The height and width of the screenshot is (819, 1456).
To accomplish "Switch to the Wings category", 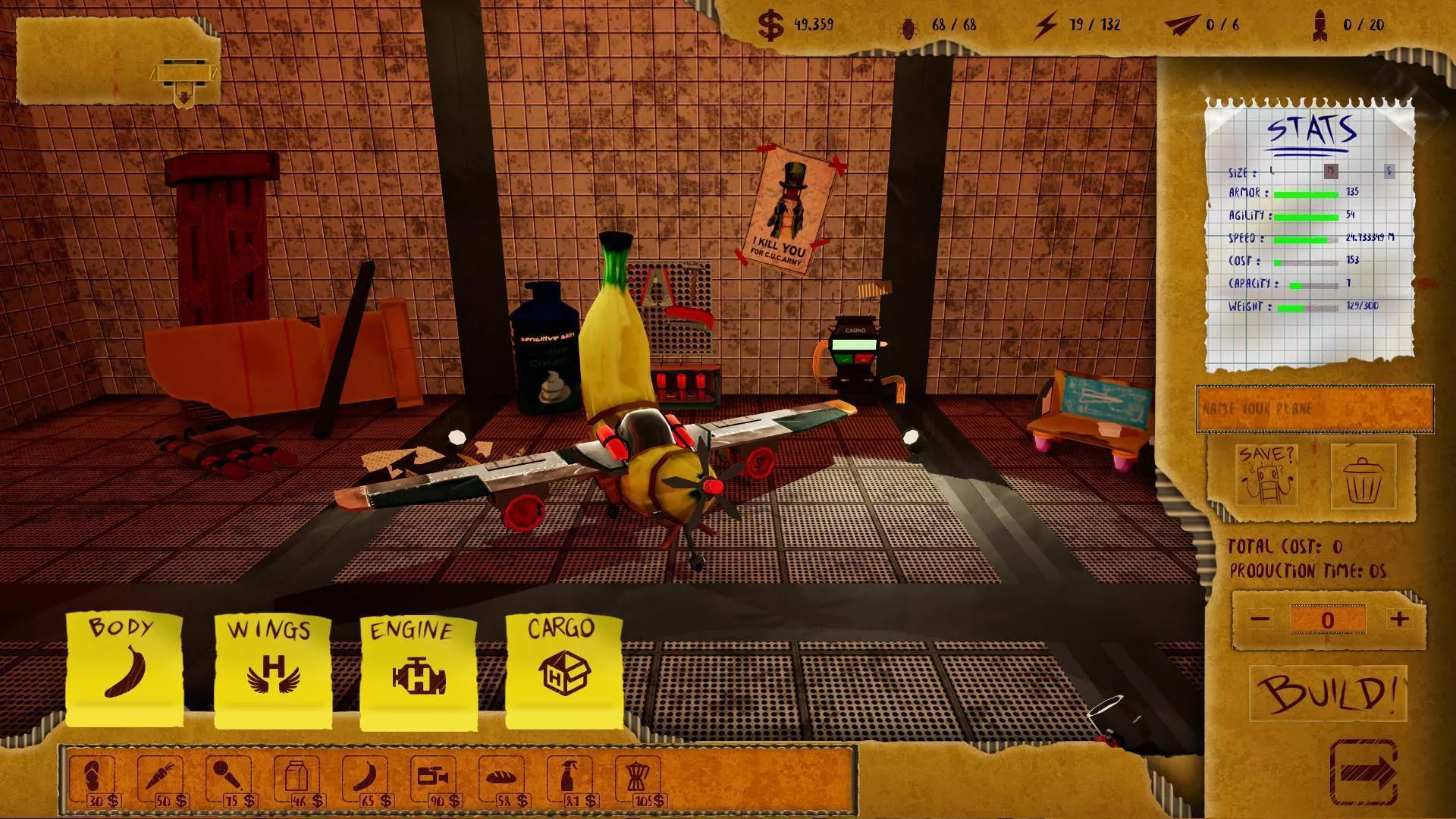I will [273, 667].
